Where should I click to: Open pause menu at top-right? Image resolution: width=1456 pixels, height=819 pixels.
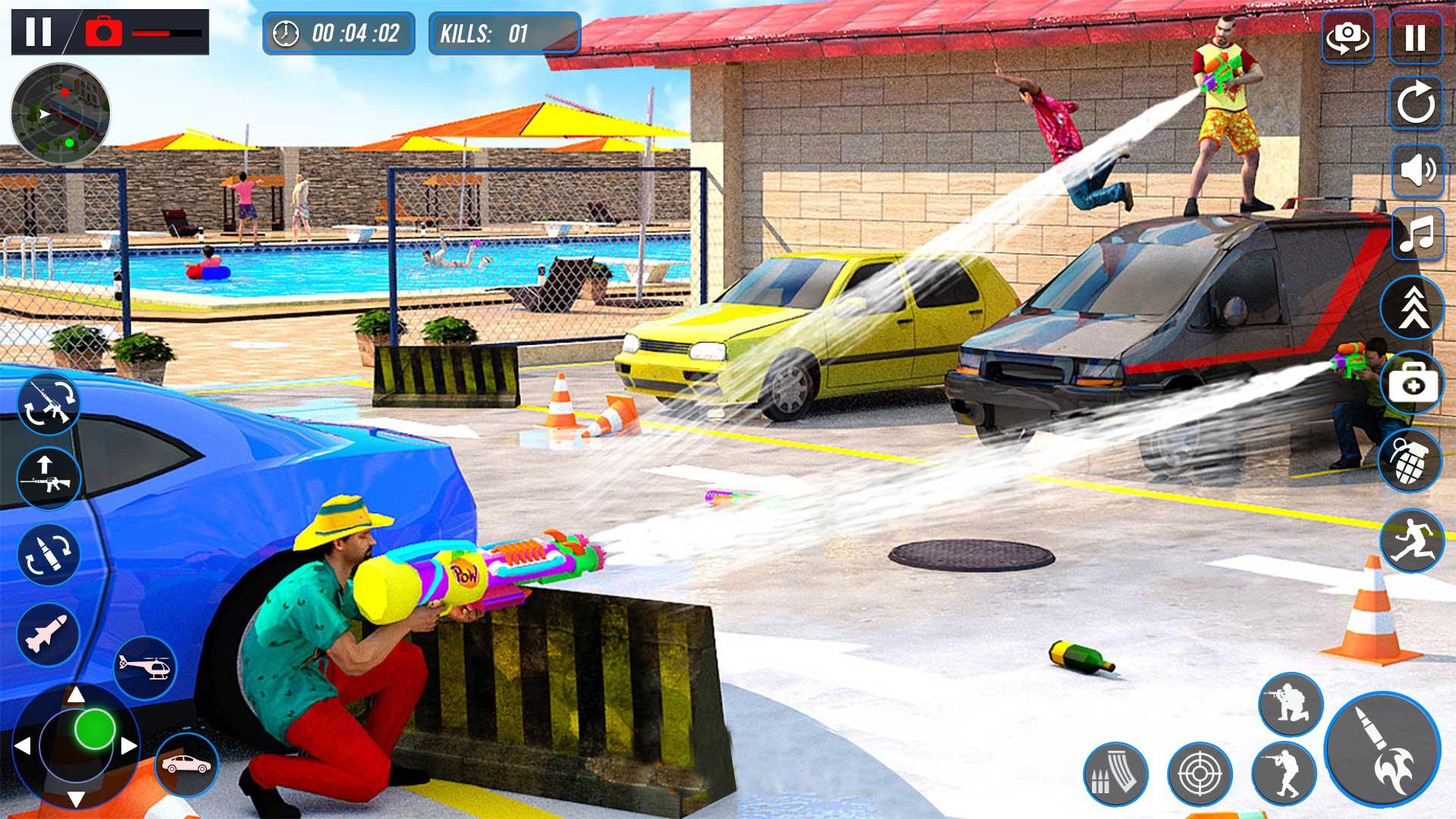[x=1418, y=34]
